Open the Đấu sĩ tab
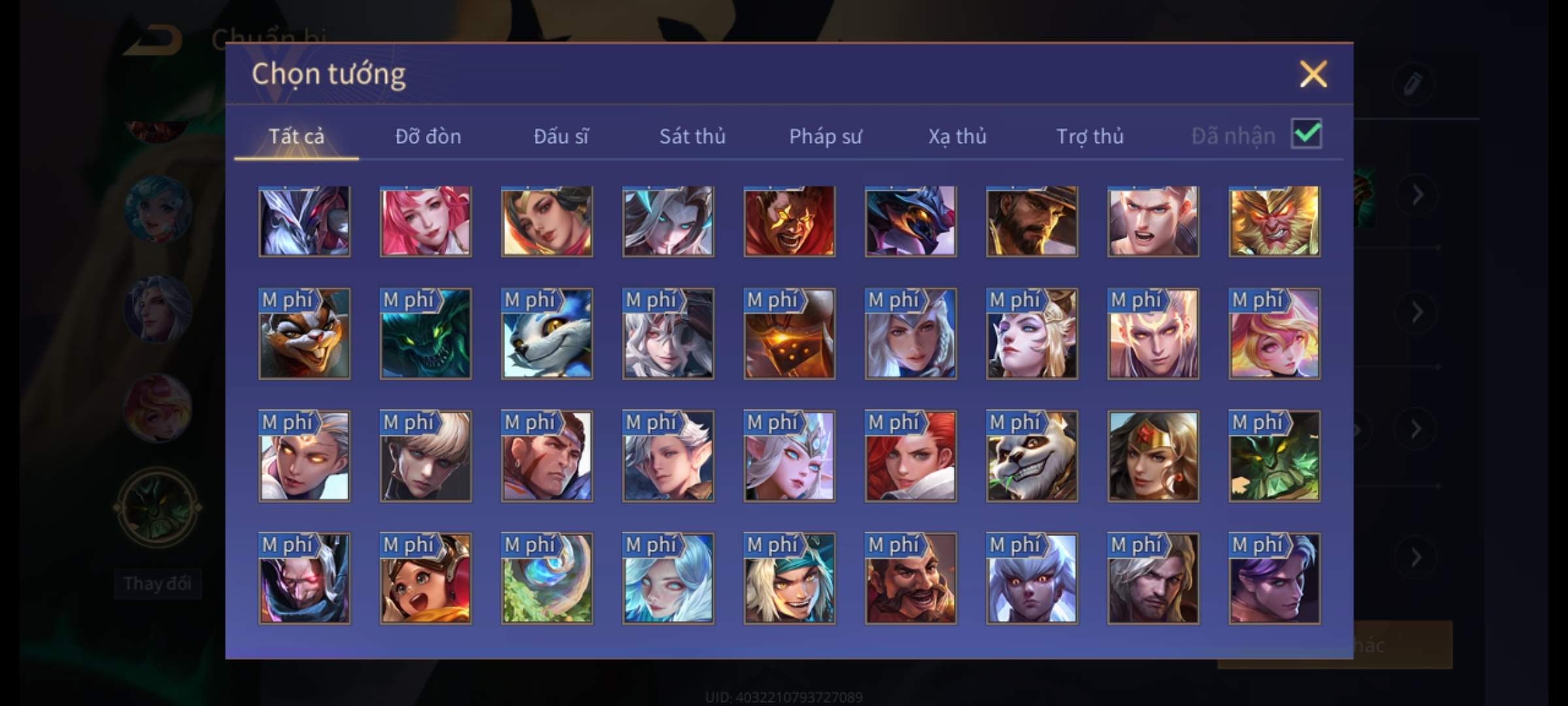Viewport: 1568px width, 706px height. pyautogui.click(x=561, y=136)
